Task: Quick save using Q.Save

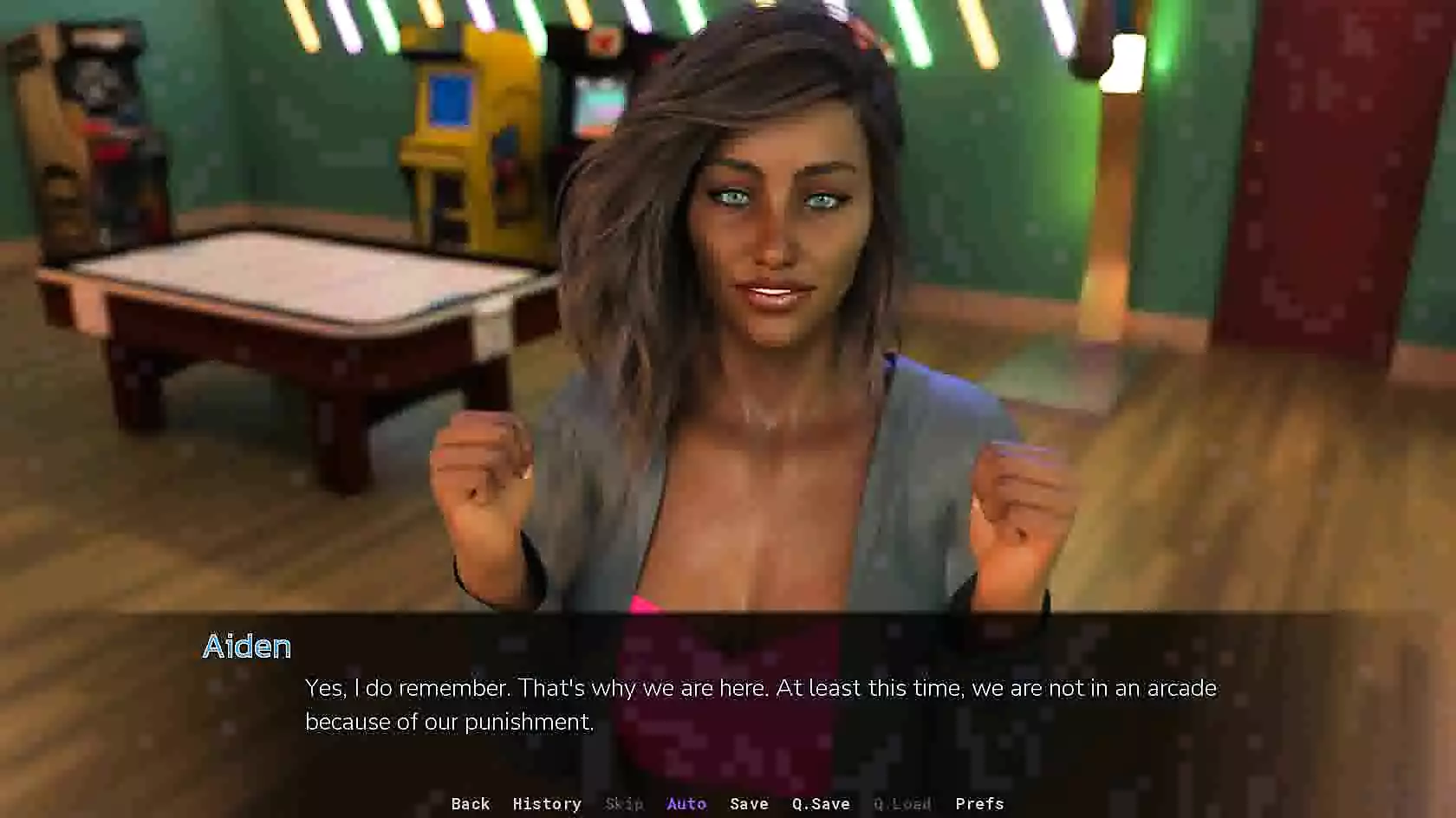Action: 821,804
